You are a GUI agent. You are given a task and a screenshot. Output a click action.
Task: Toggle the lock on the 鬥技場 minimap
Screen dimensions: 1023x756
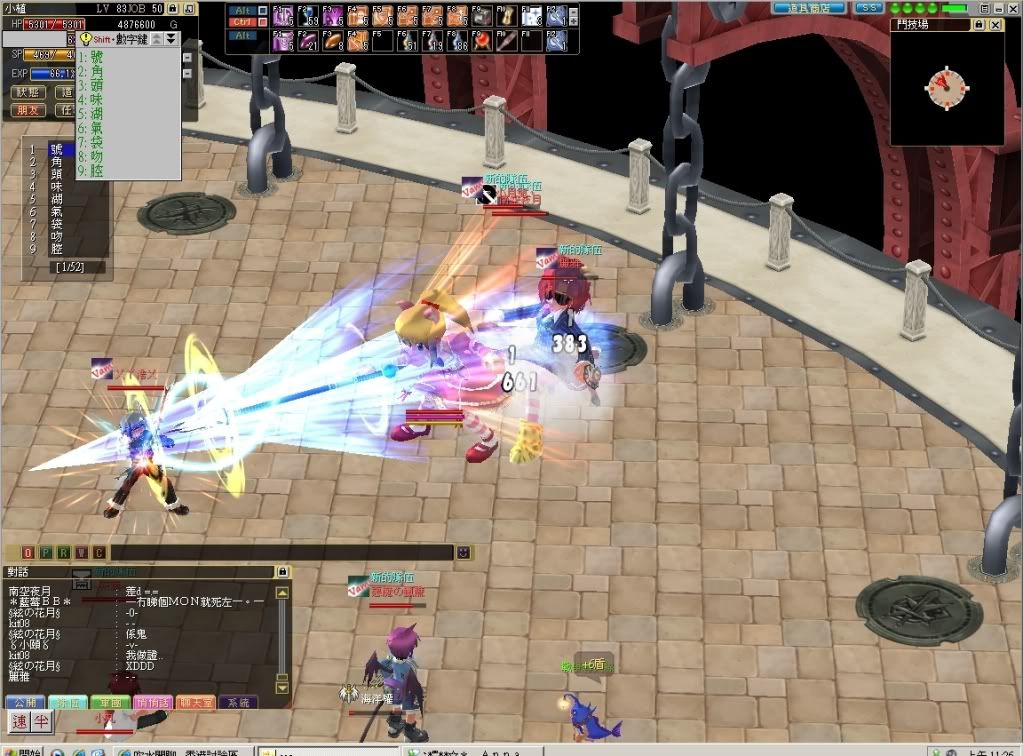click(981, 24)
